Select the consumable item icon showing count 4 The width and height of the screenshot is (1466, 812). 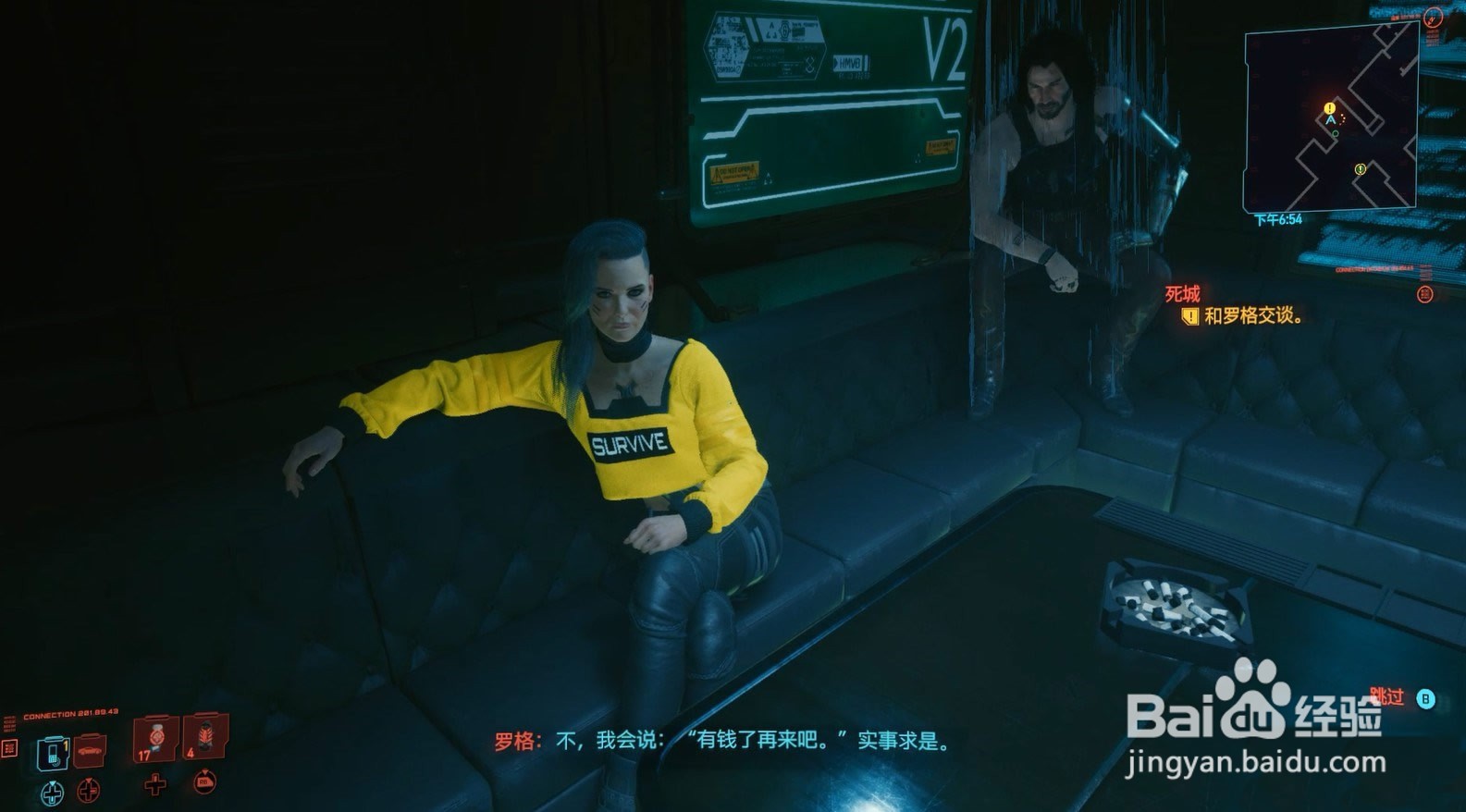pos(205,735)
